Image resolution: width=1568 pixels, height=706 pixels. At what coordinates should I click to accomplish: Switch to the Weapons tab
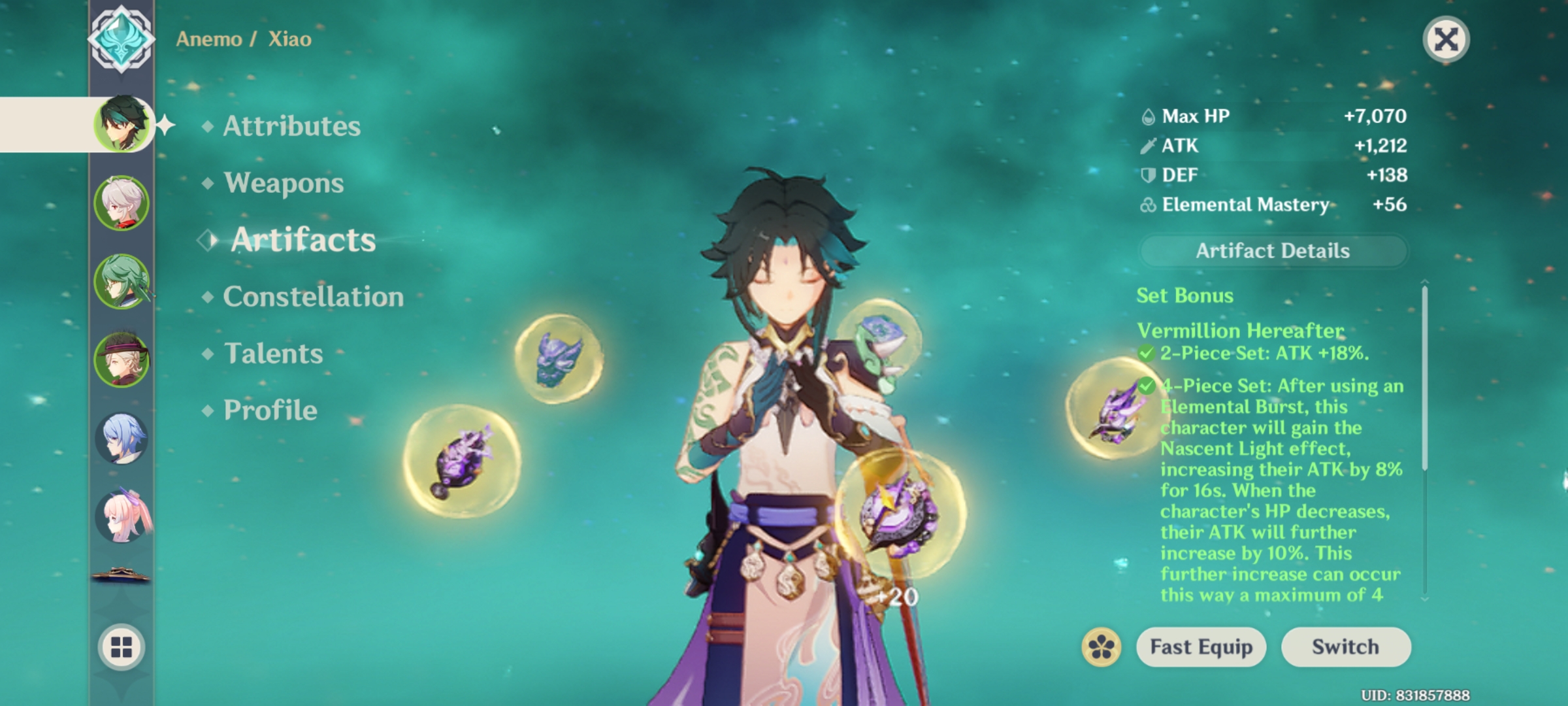(282, 184)
